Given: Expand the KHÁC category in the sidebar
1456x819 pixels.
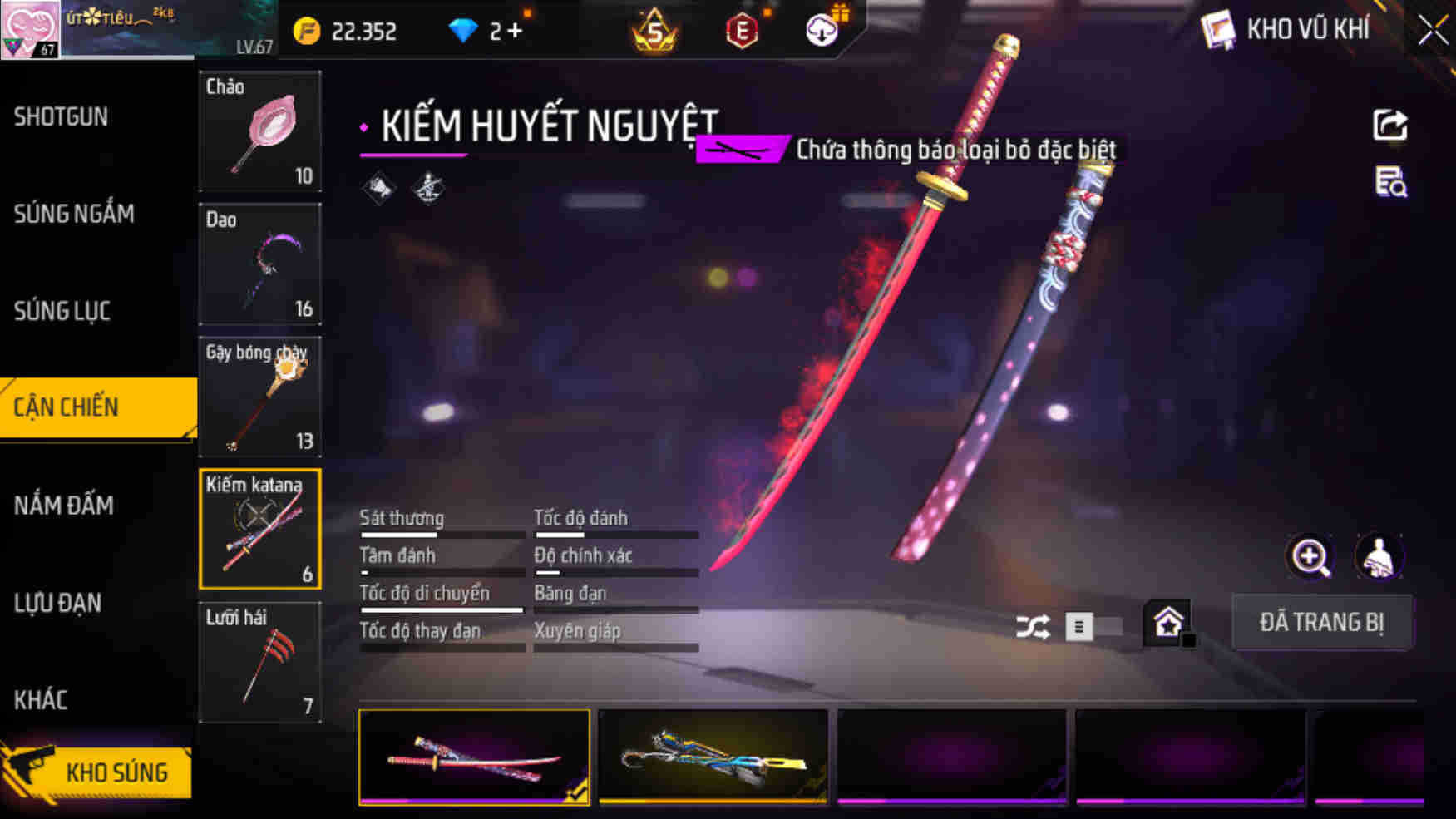Looking at the screenshot, I should 40,700.
